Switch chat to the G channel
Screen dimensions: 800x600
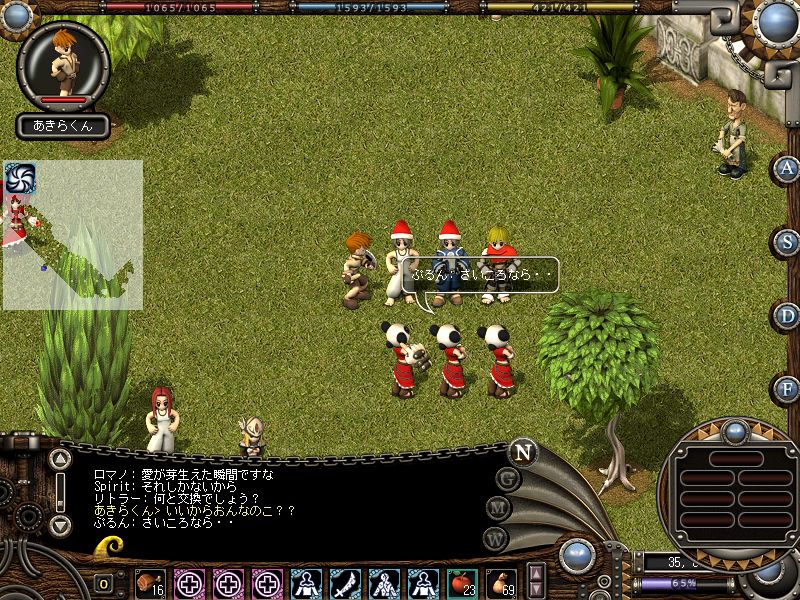tap(508, 478)
